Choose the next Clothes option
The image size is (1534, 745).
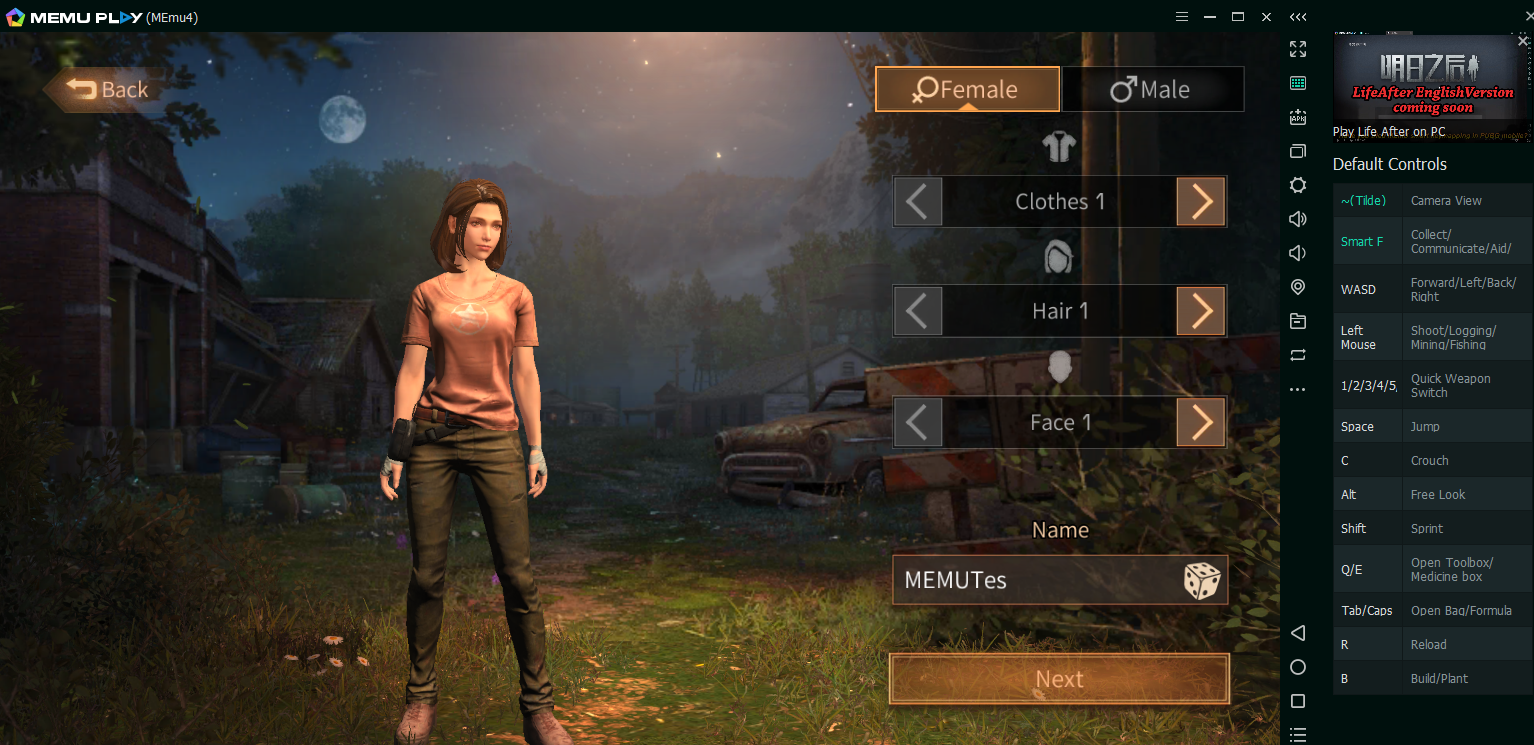pyautogui.click(x=1201, y=202)
